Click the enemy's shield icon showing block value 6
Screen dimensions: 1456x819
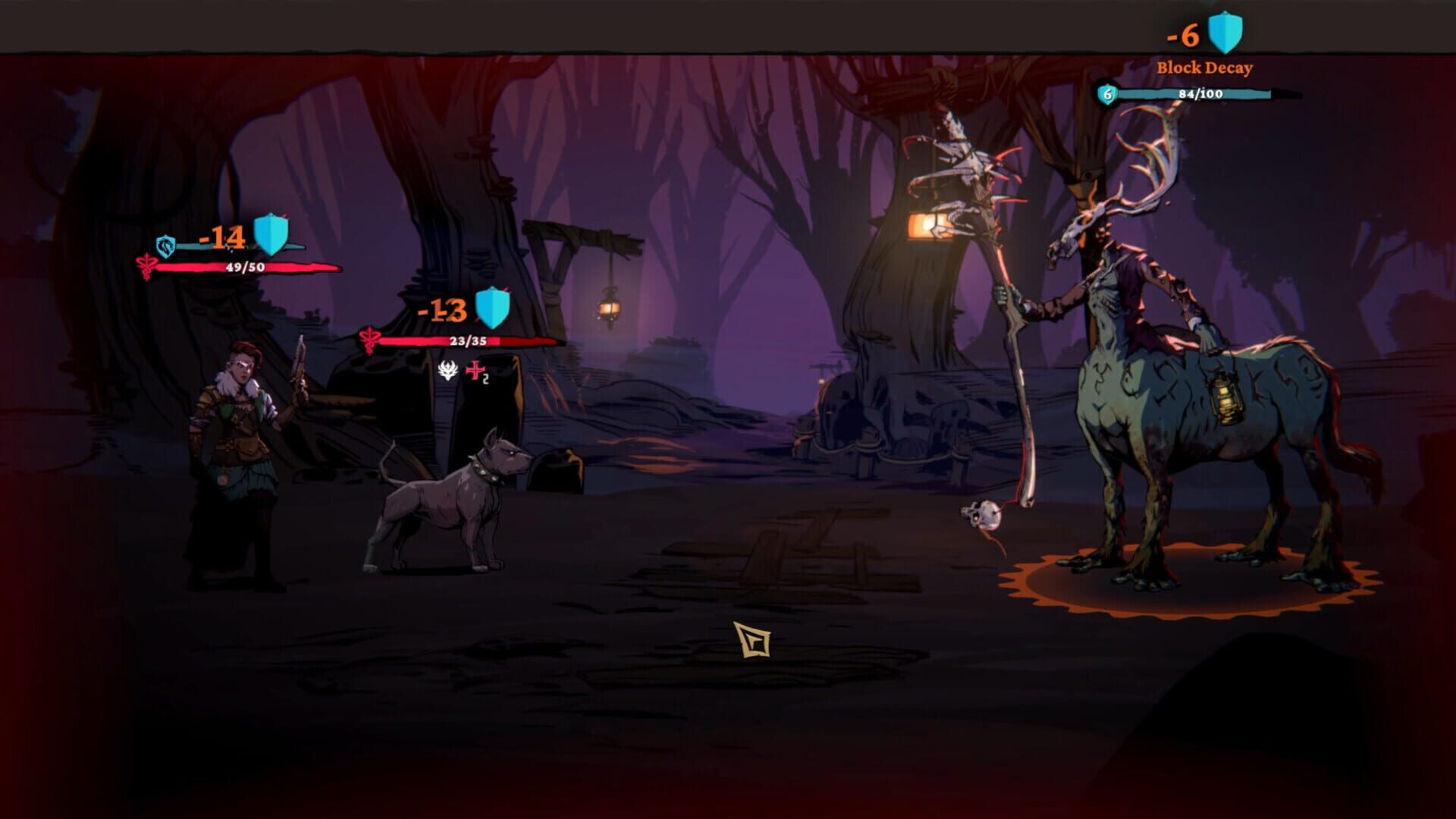pyautogui.click(x=1107, y=93)
